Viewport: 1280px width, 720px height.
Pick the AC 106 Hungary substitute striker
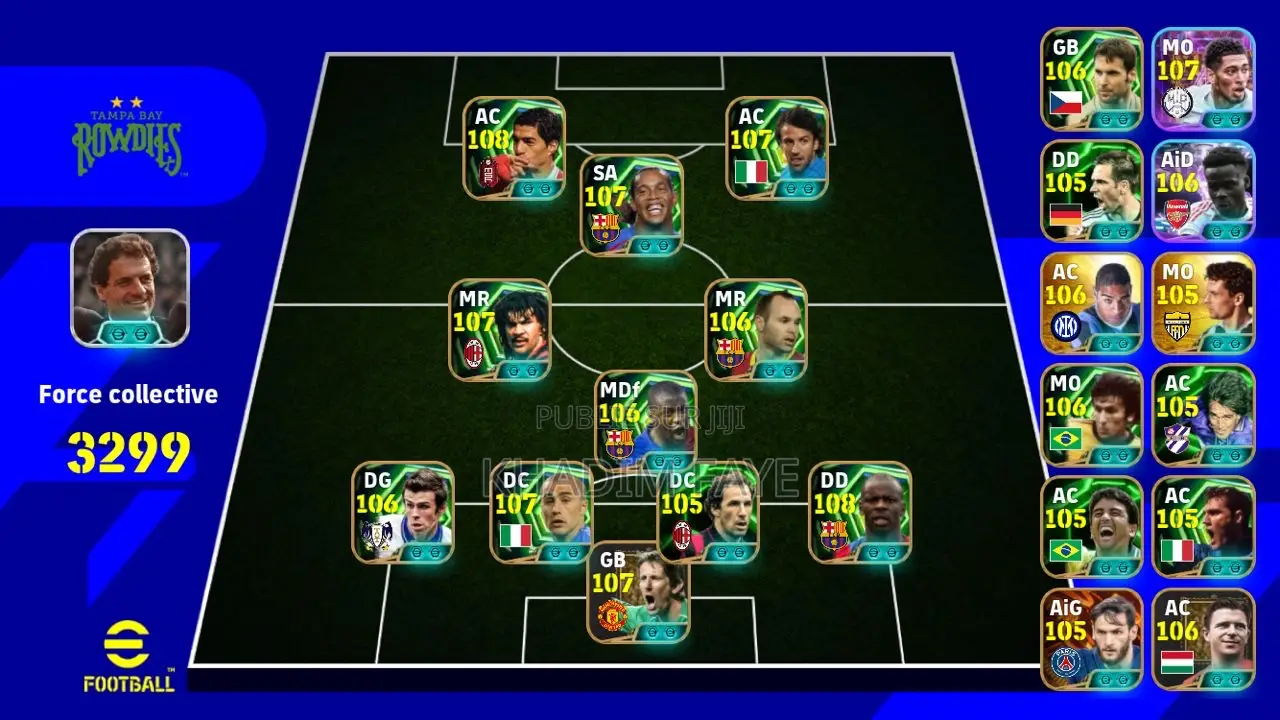[x=1203, y=639]
